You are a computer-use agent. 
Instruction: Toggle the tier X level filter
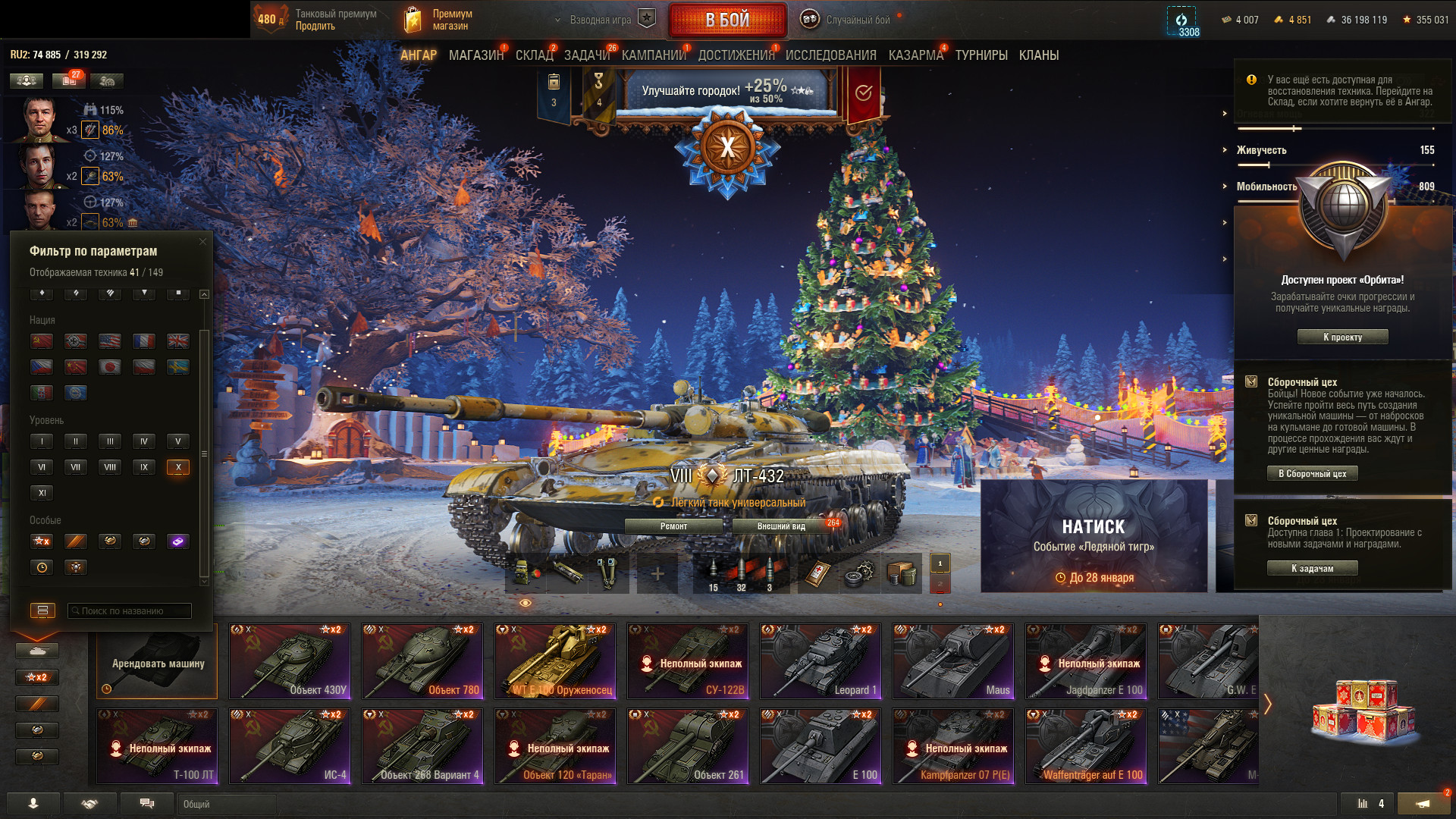[178, 467]
